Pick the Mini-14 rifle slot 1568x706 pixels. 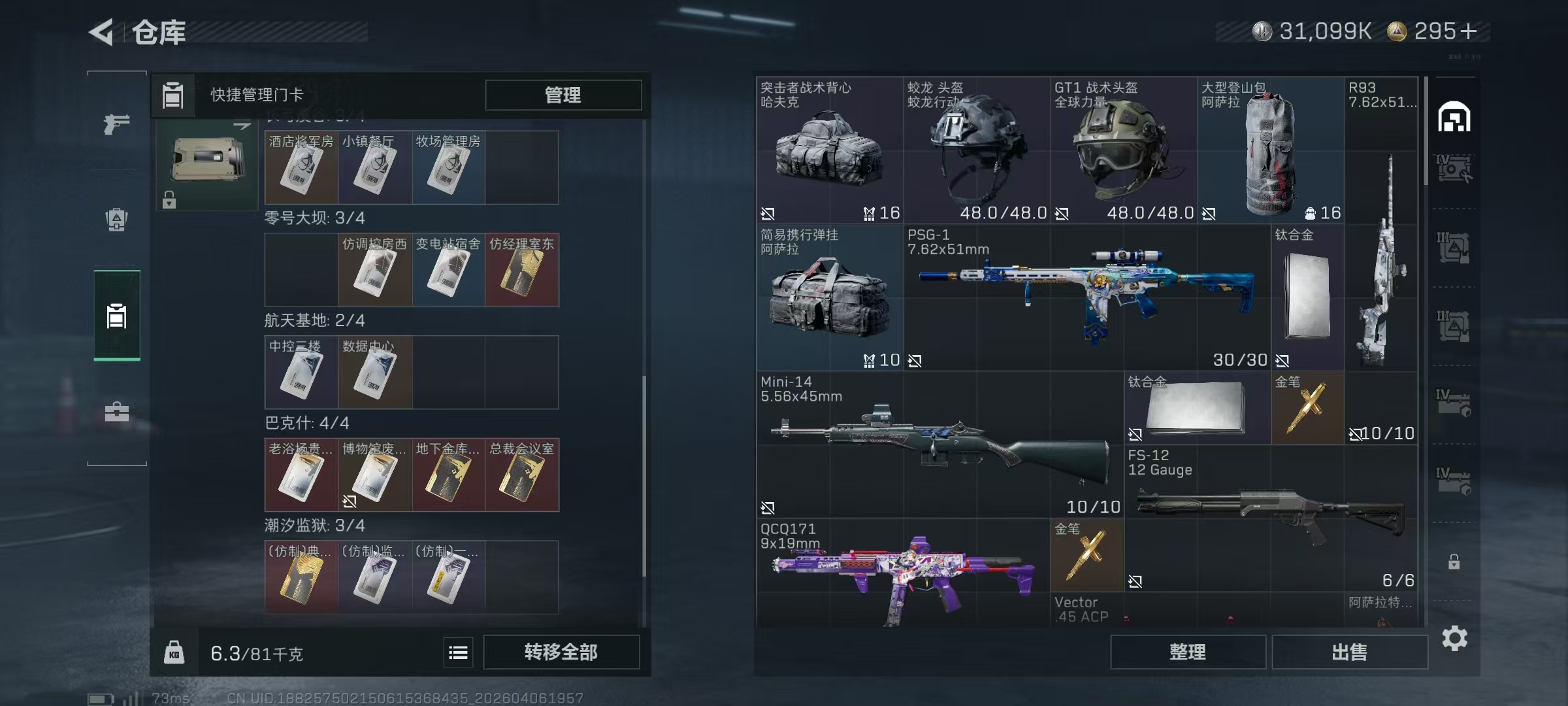[x=939, y=445]
